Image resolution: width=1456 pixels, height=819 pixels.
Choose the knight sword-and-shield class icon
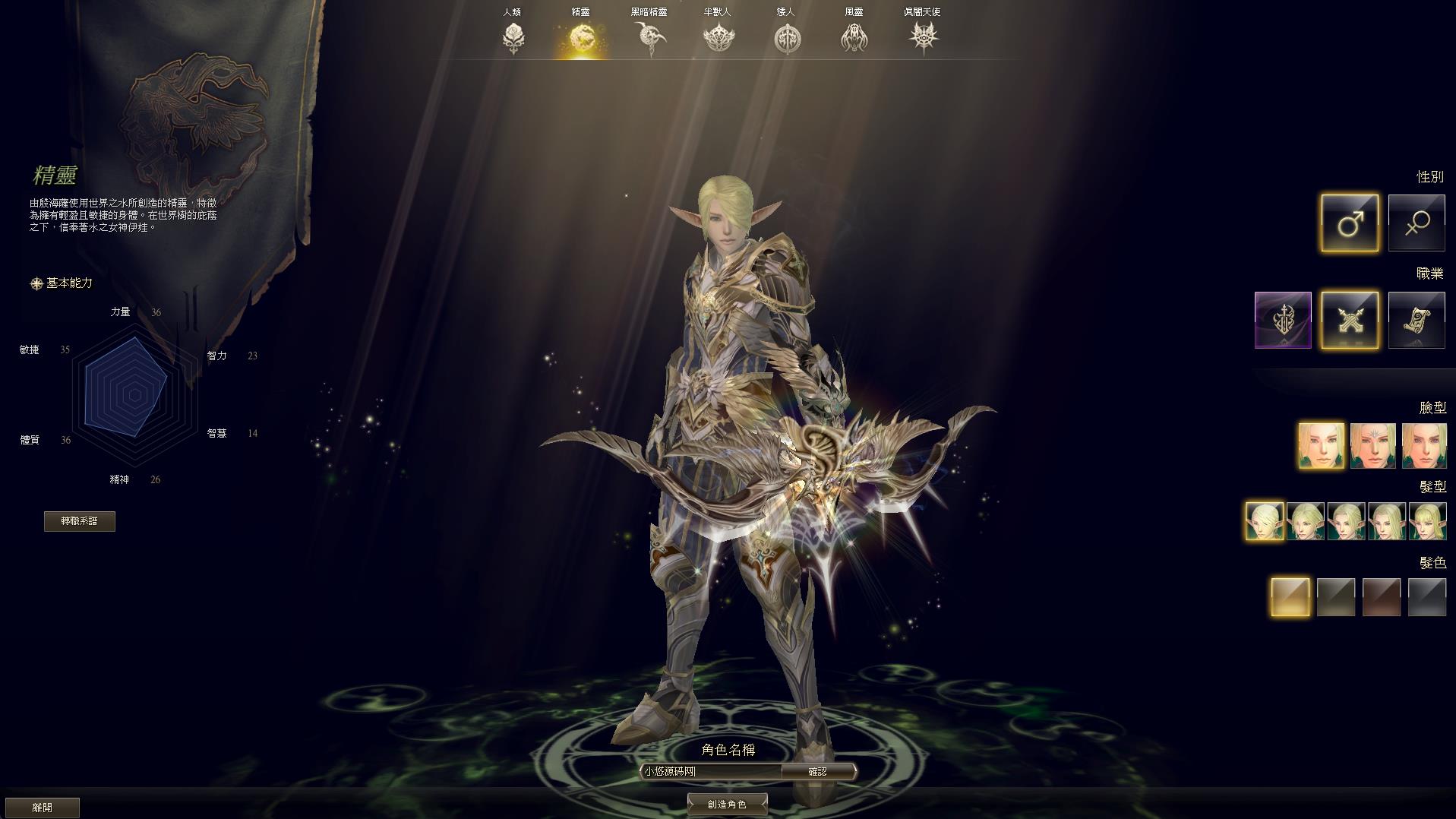click(x=1283, y=320)
